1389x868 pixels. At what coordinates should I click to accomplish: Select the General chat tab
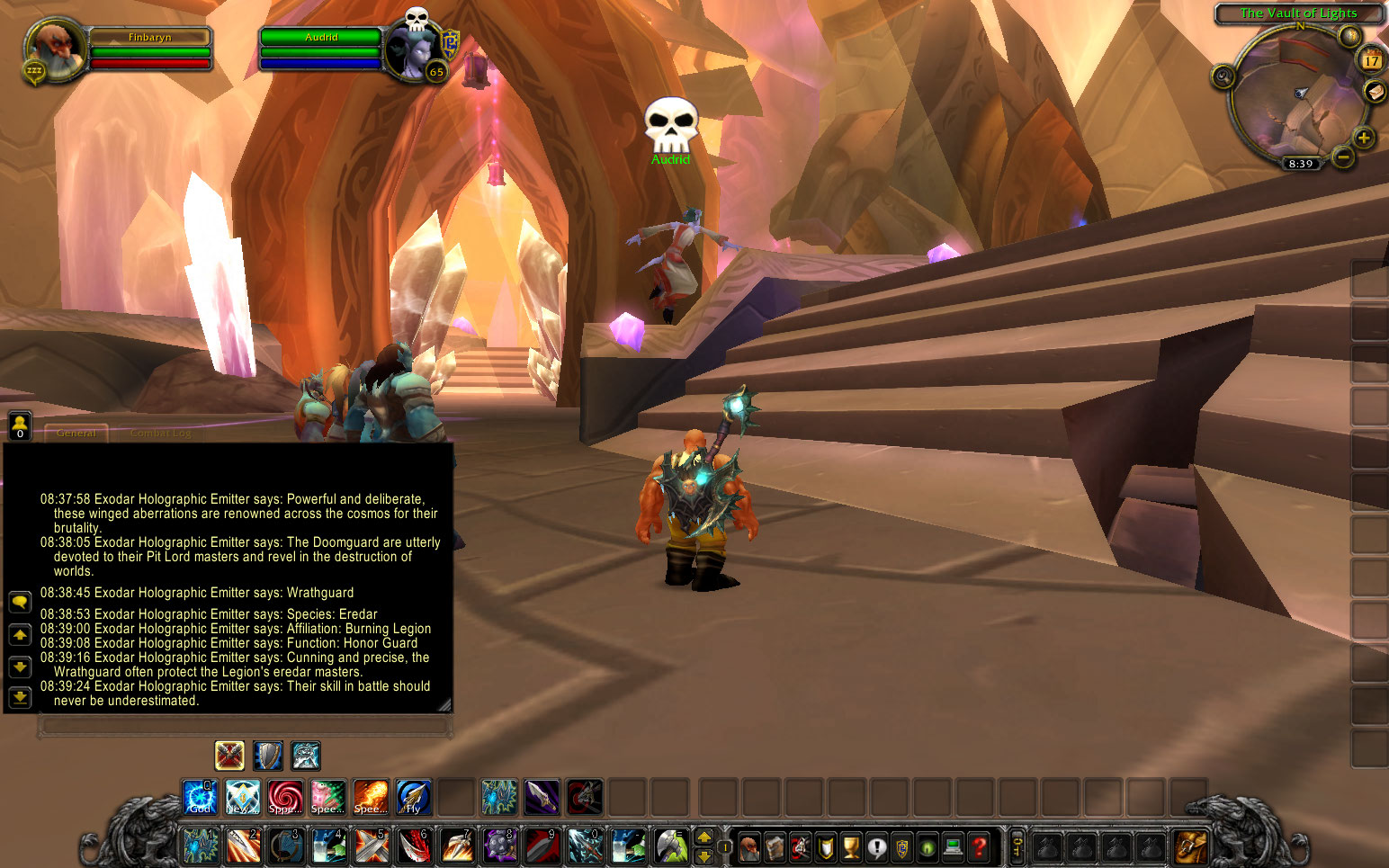(76, 433)
